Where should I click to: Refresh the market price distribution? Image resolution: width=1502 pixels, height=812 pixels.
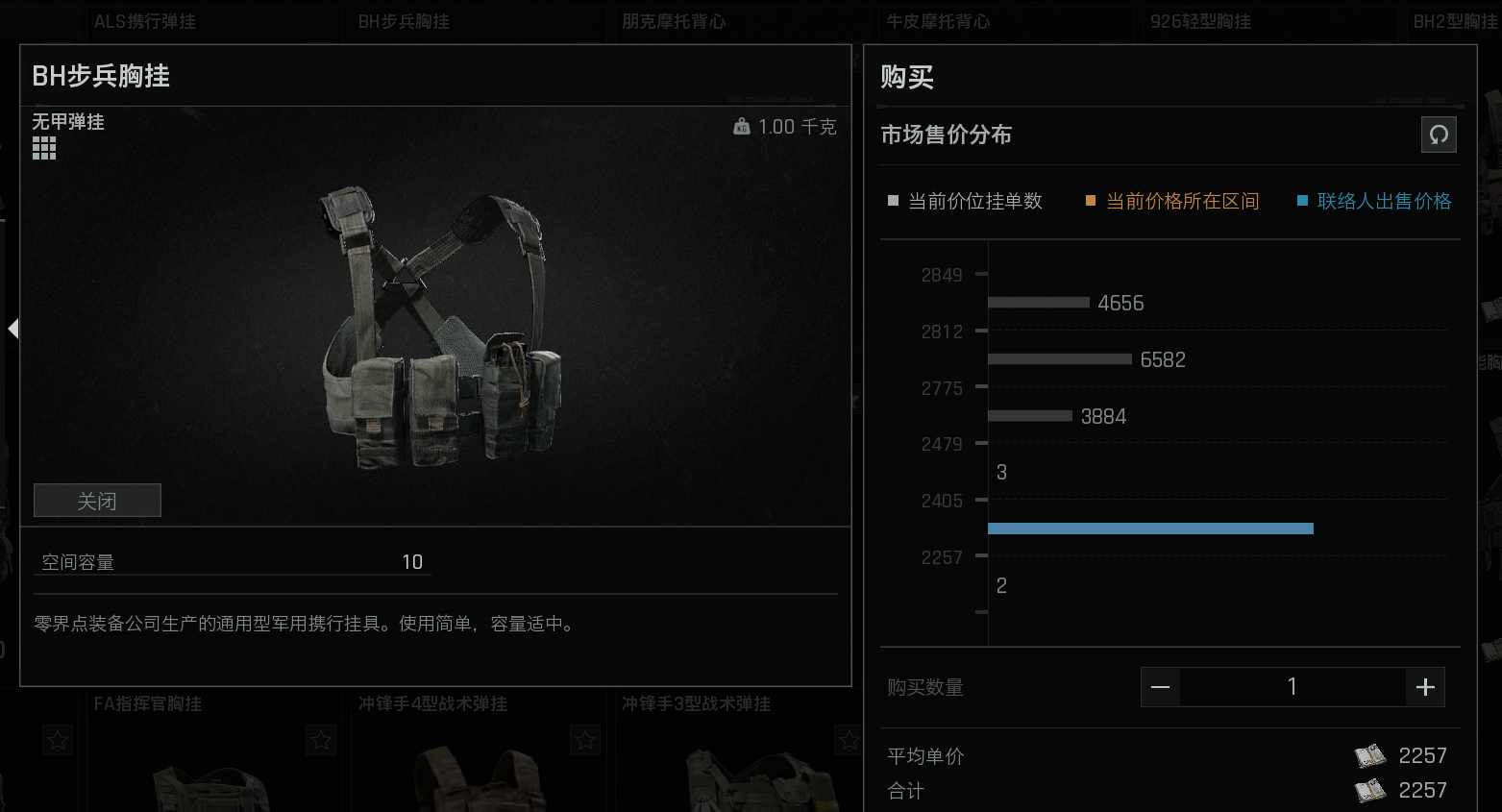coord(1439,135)
